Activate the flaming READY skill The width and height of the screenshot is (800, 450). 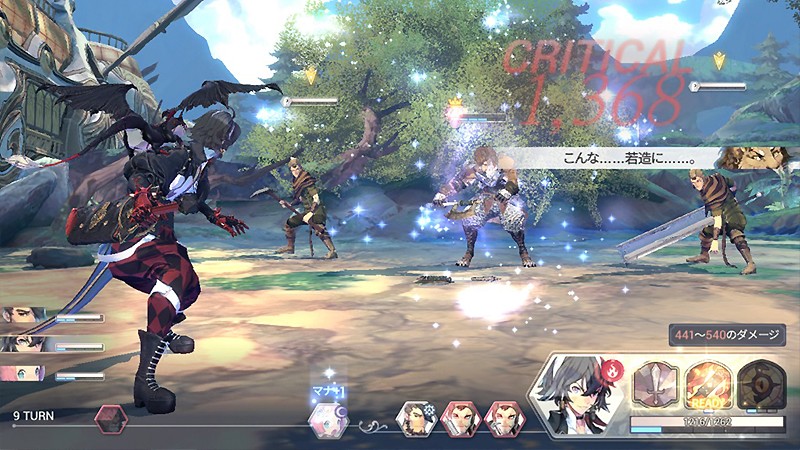click(708, 383)
